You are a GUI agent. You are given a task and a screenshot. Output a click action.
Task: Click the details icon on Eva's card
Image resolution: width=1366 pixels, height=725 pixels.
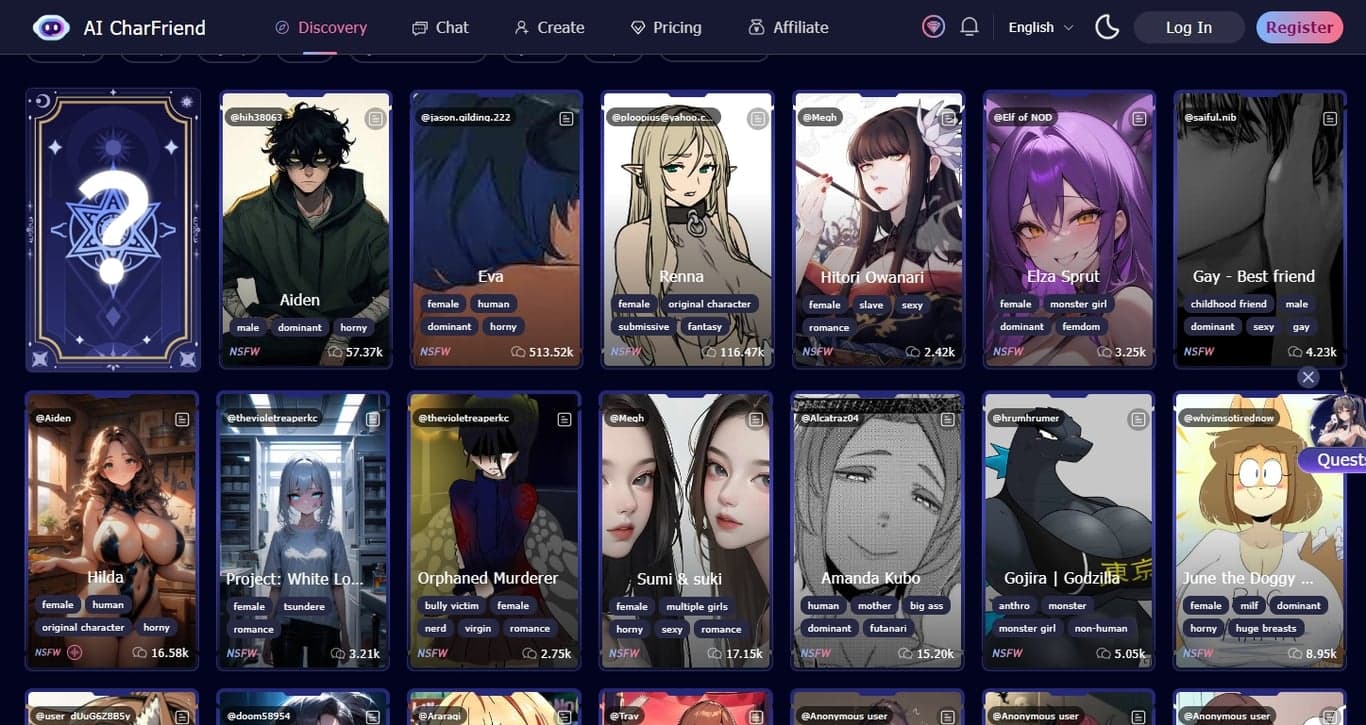click(566, 118)
